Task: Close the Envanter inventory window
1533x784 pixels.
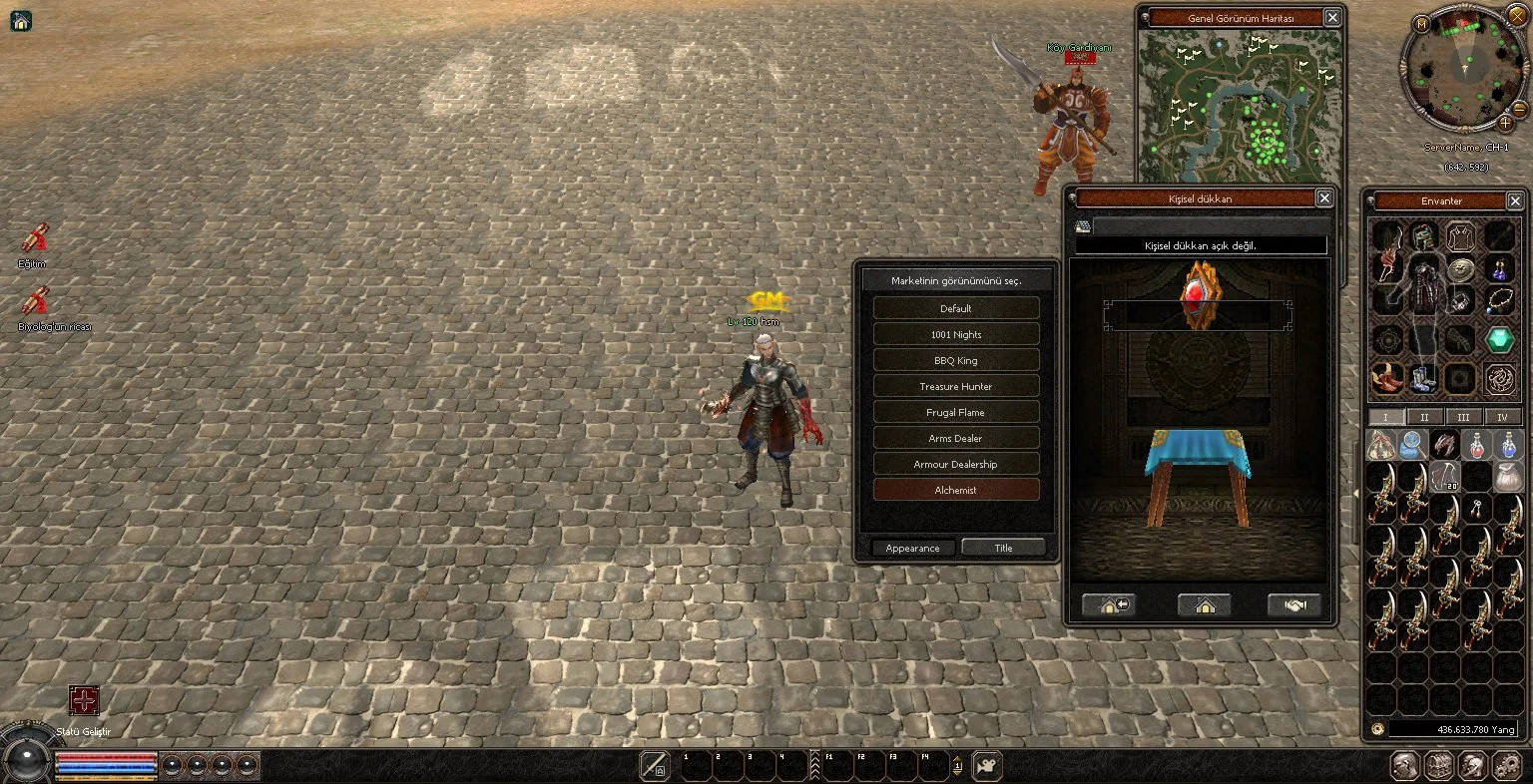Action: tap(1515, 200)
